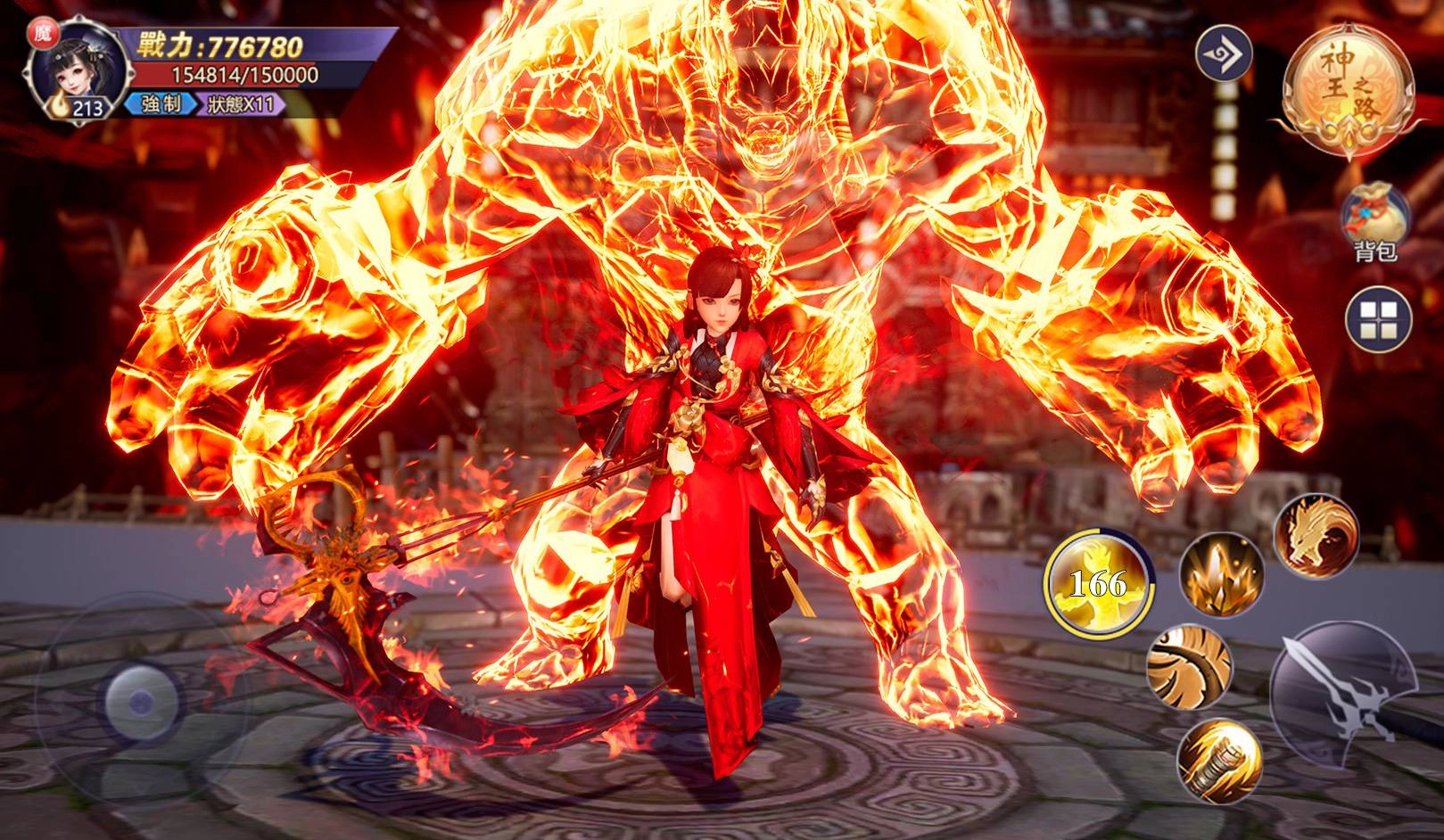Trigger the skill showing the 166 cooldown
The height and width of the screenshot is (840, 1444).
(1097, 582)
